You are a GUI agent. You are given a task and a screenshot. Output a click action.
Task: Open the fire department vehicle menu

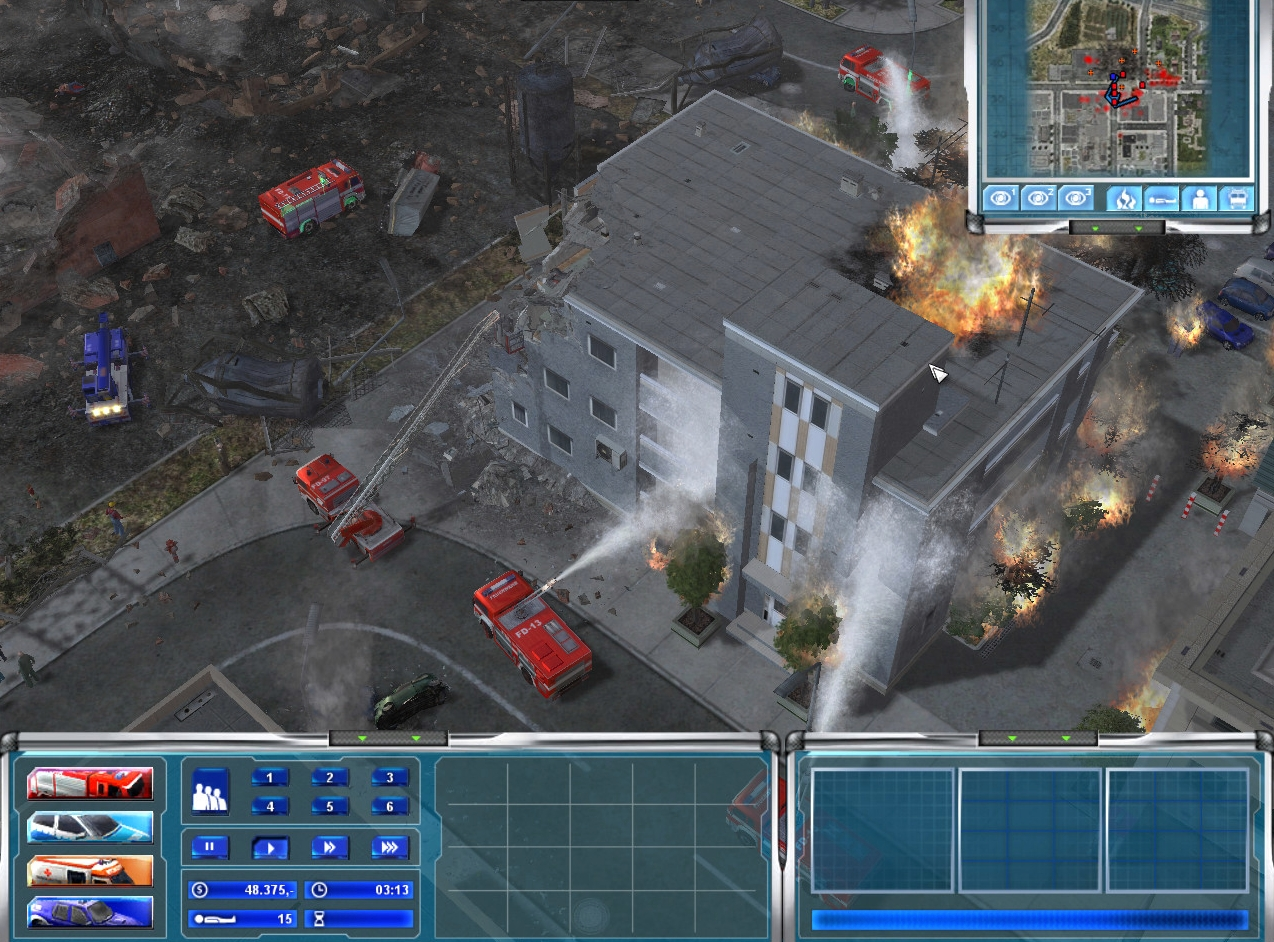[90, 784]
